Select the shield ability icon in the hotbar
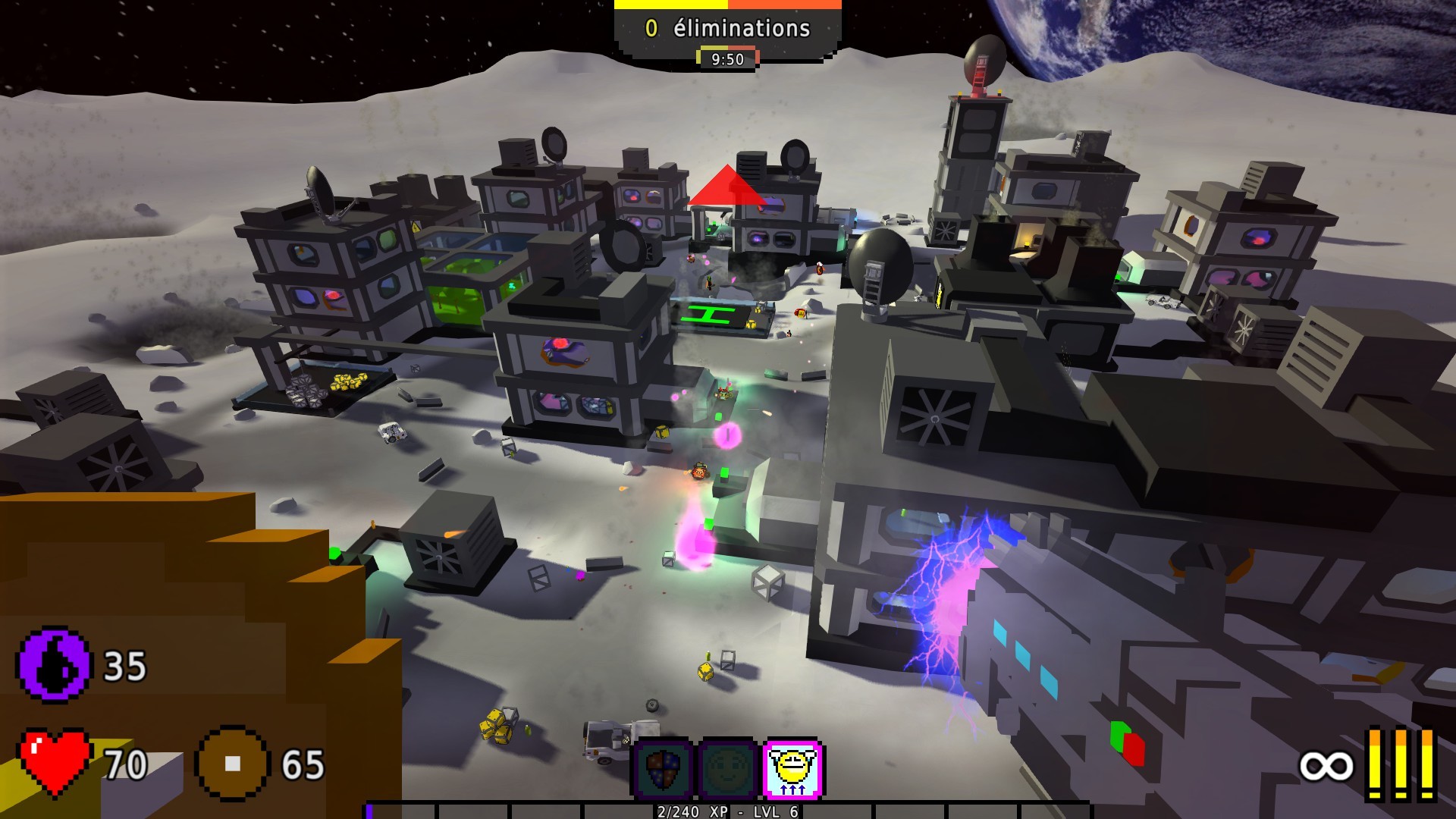Image resolution: width=1456 pixels, height=819 pixels. click(661, 767)
